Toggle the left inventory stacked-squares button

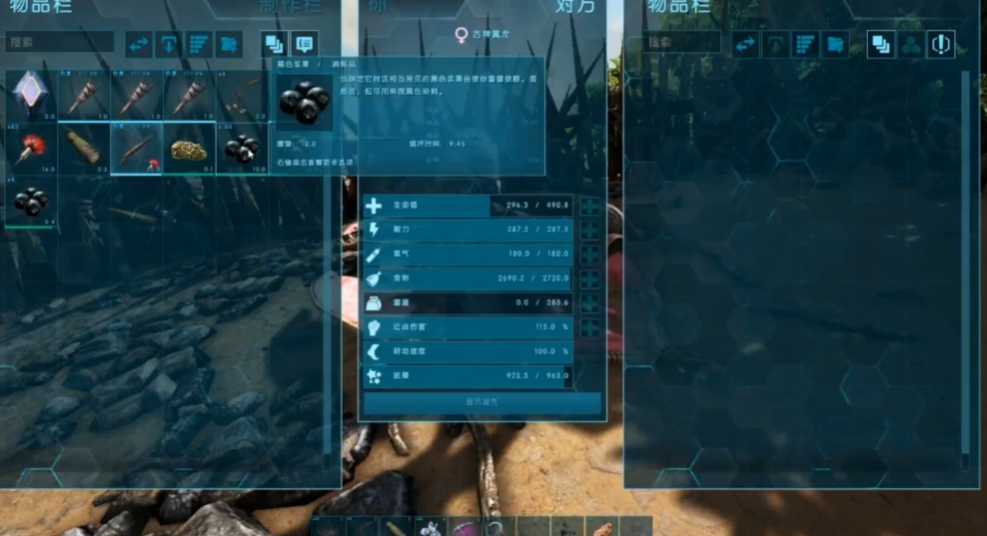point(273,44)
